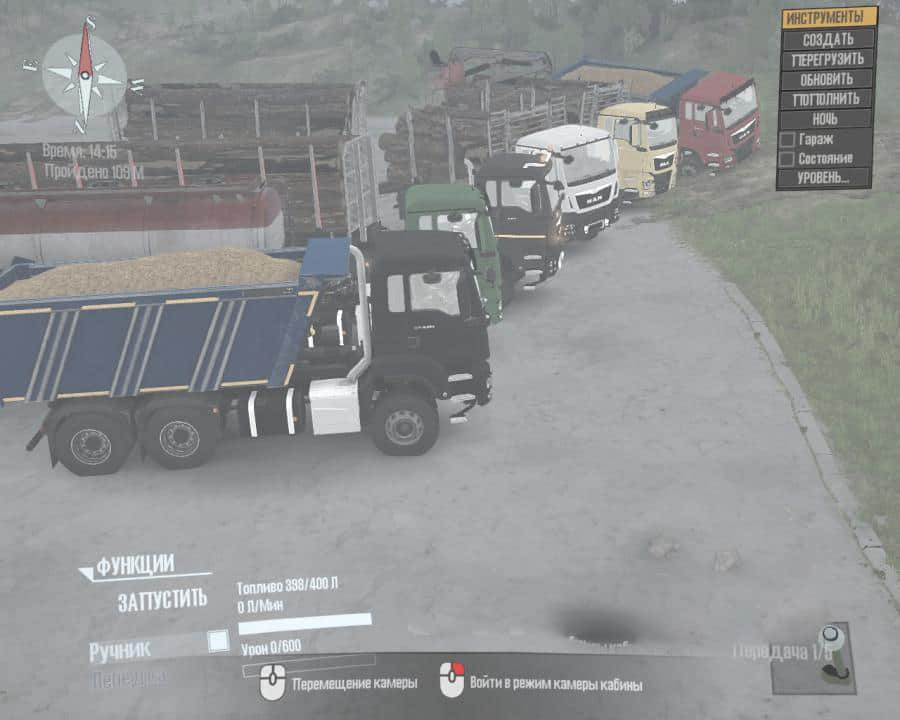This screenshot has width=900, height=720.
Task: Expand the ФУНКЦИИ functions panel header
Action: coord(135,564)
